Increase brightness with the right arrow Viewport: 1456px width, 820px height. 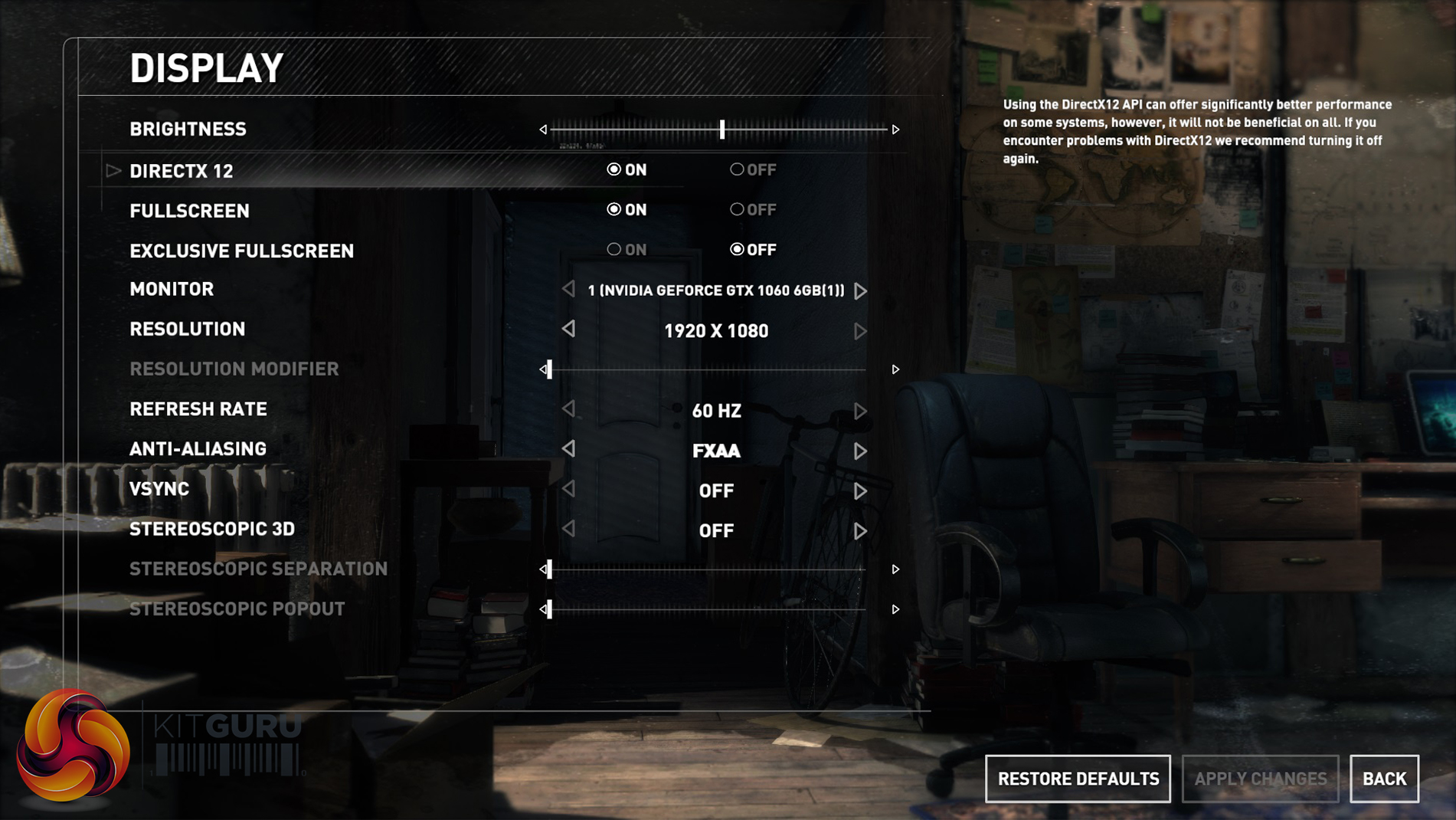pyautogui.click(x=895, y=130)
